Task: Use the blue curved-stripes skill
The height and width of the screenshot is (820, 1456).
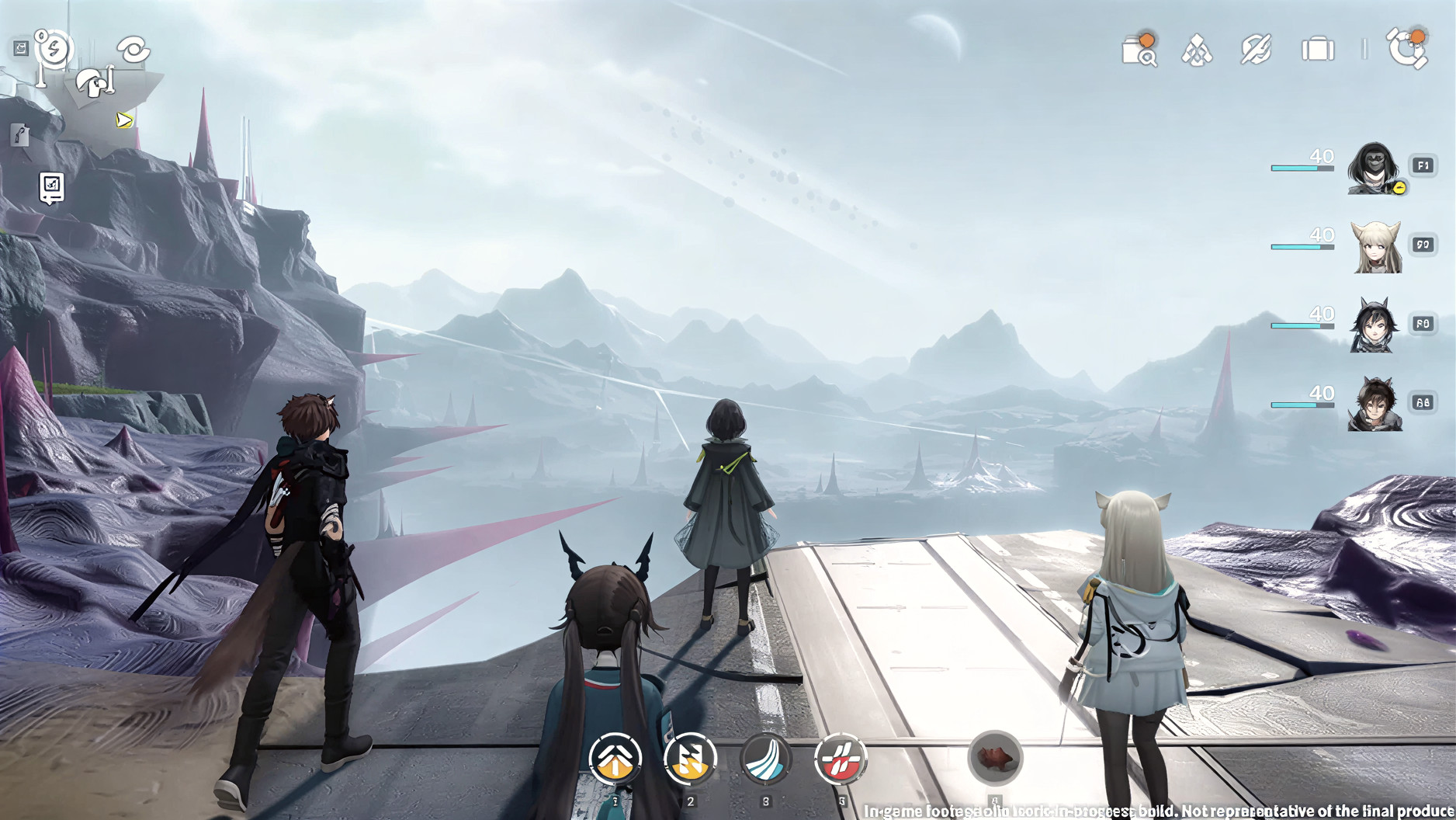Action: pyautogui.click(x=765, y=759)
